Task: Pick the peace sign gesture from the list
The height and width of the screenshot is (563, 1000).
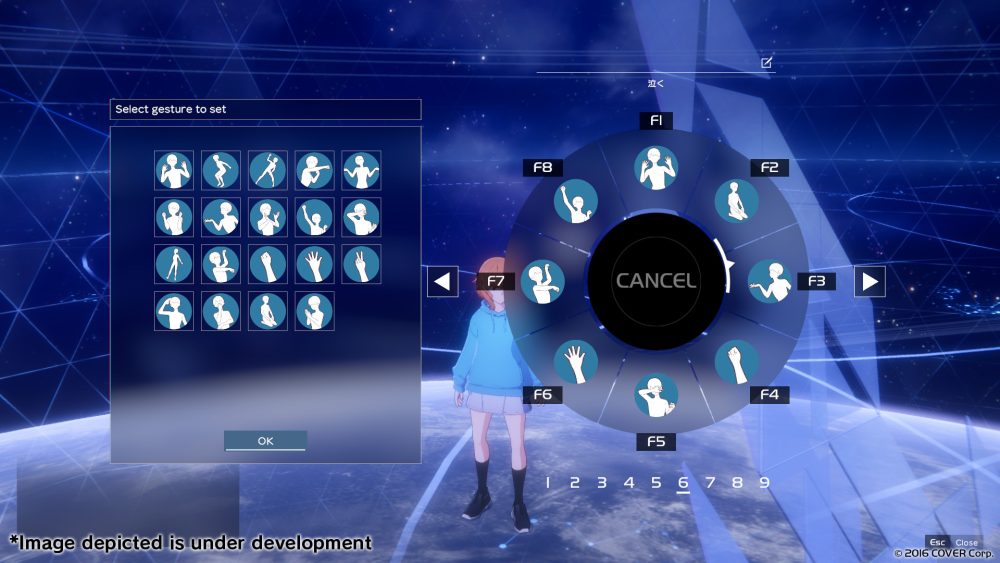Action: [x=361, y=264]
